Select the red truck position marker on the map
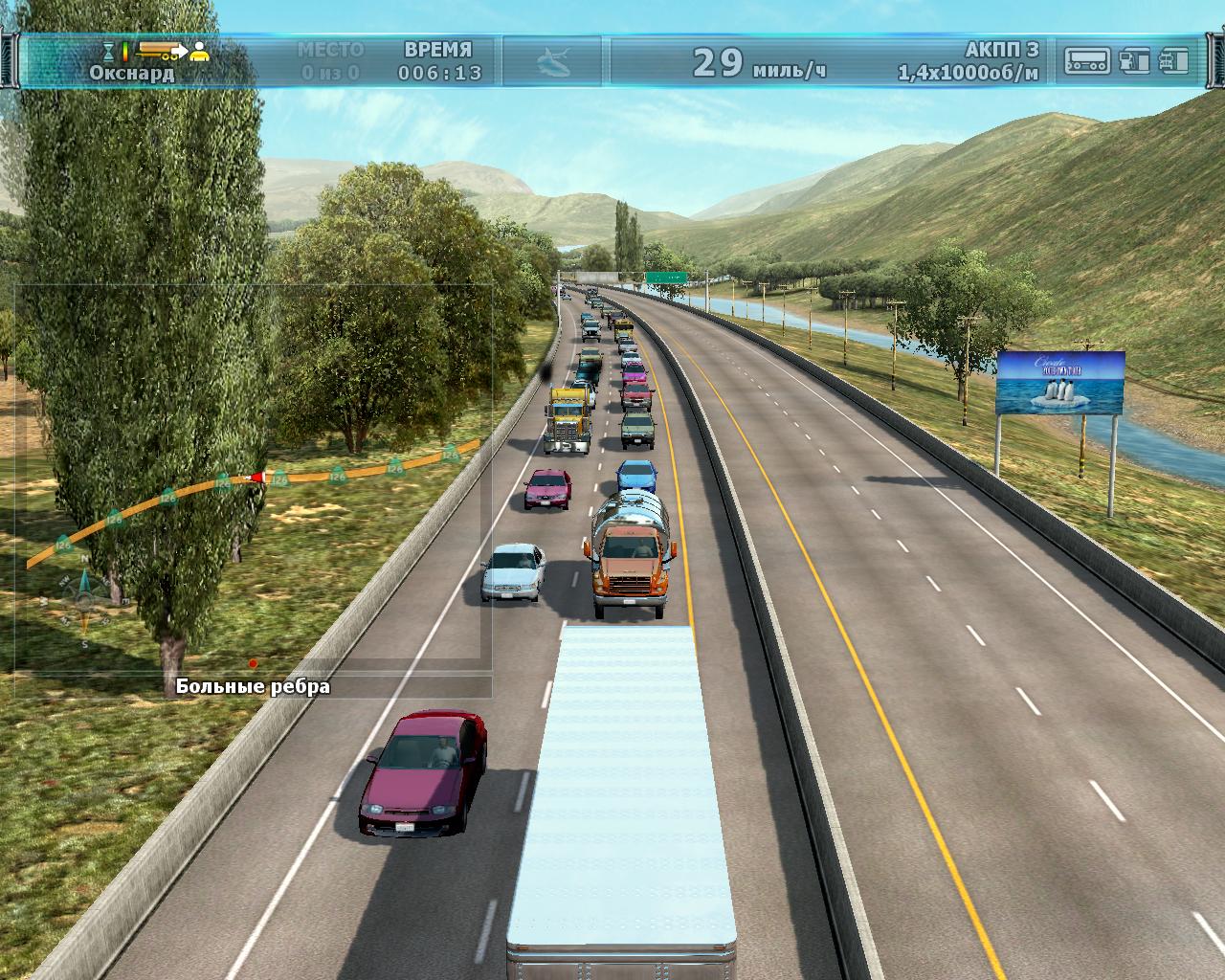This screenshot has height=980, width=1225. tap(256, 477)
